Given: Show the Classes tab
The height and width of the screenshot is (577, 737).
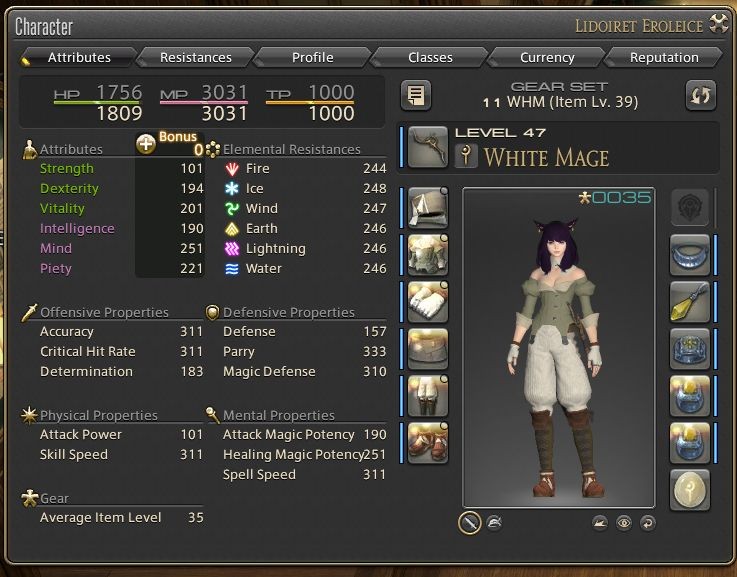Looking at the screenshot, I should point(430,57).
